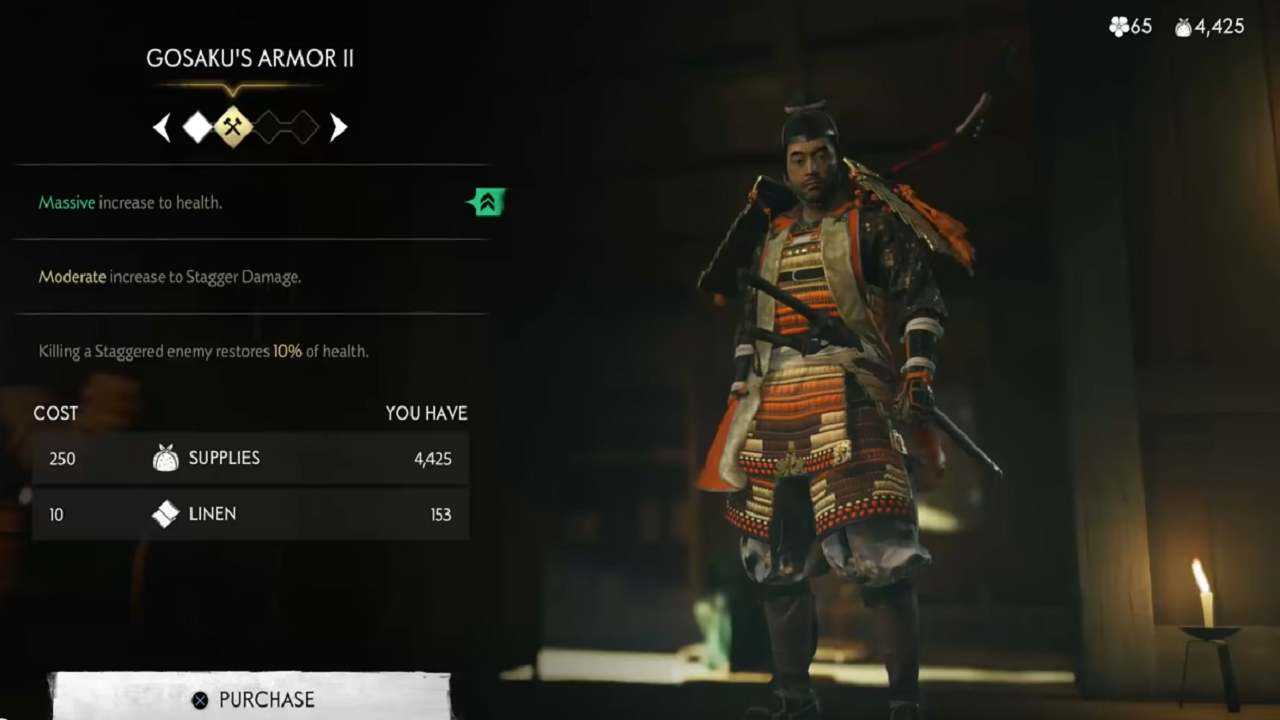Go to the previous armor upgrade level
Image resolution: width=1280 pixels, height=720 pixels.
162,127
